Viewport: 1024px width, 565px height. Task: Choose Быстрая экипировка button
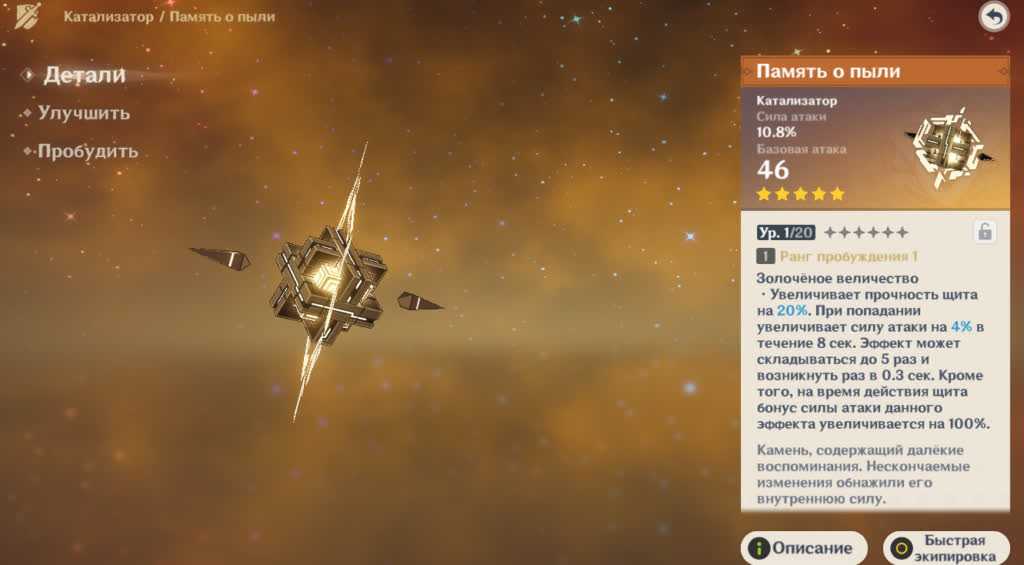[x=946, y=548]
